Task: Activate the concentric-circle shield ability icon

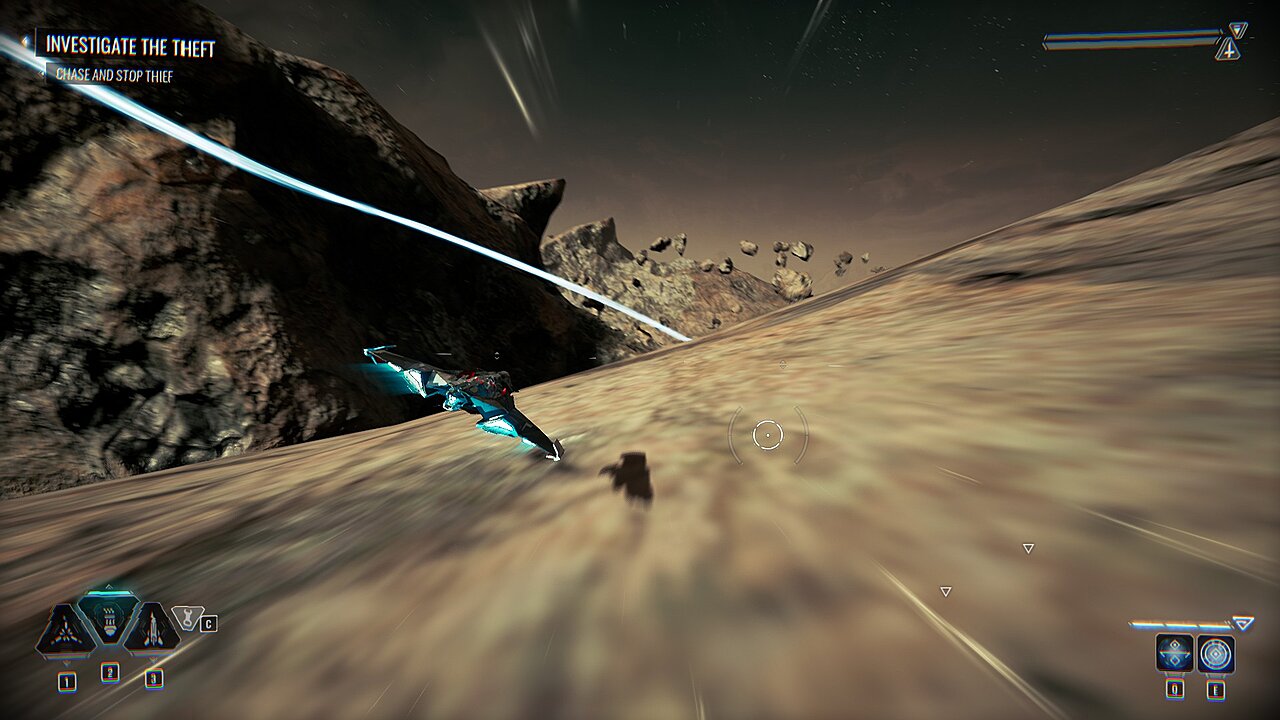Action: point(1216,654)
